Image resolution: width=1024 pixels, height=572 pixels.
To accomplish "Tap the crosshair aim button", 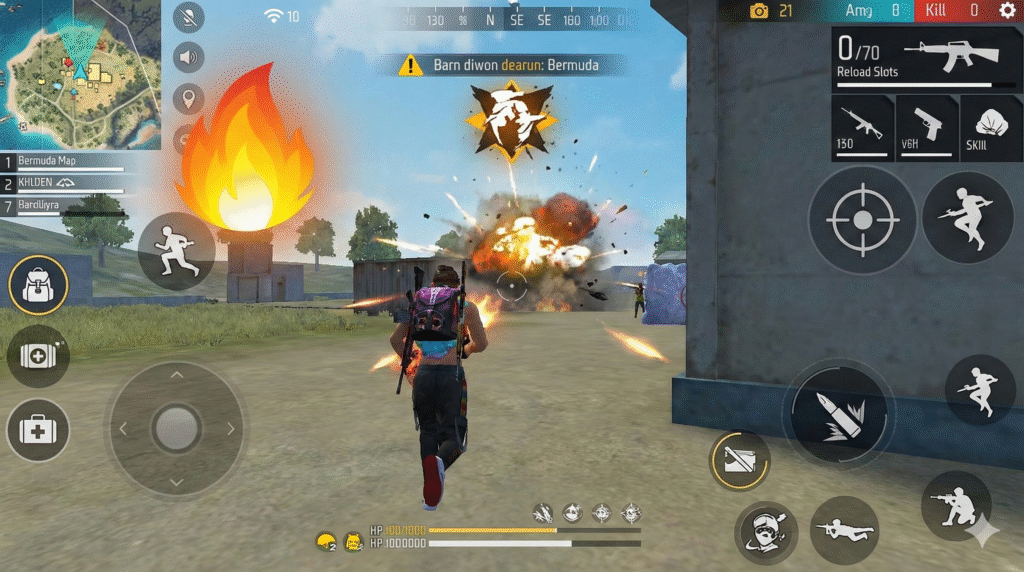I will (x=862, y=220).
